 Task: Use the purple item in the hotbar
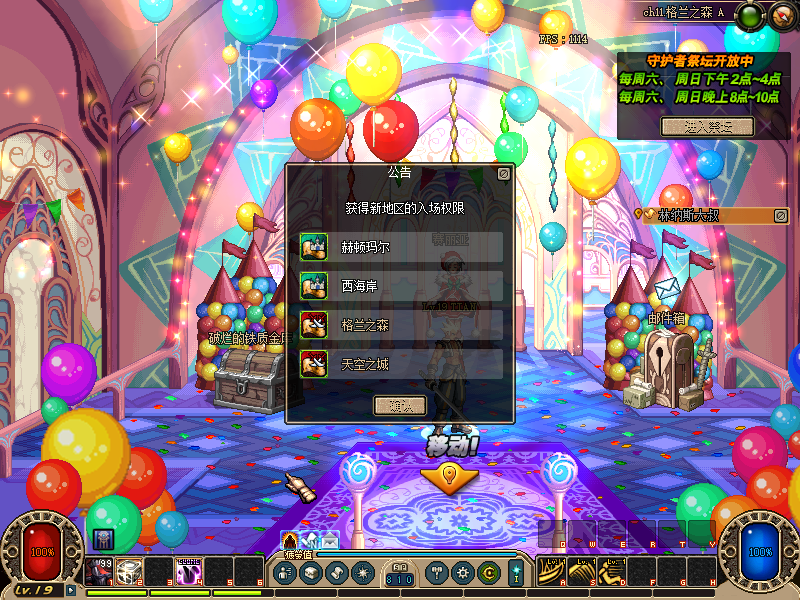click(189, 571)
